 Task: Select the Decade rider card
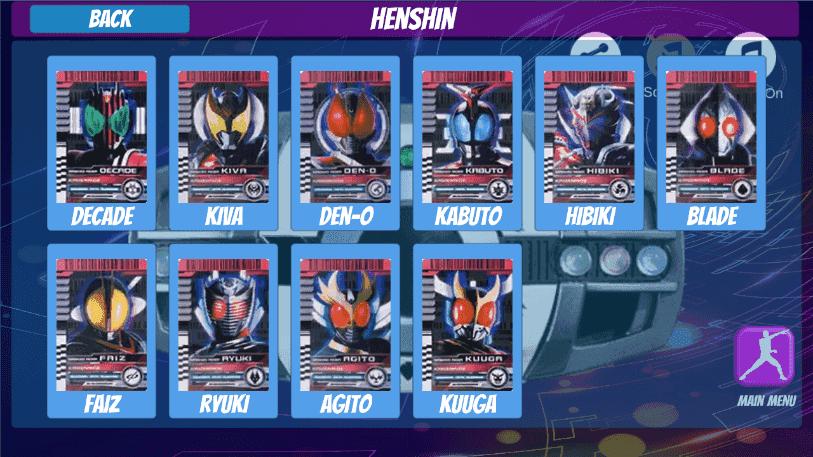(101, 140)
